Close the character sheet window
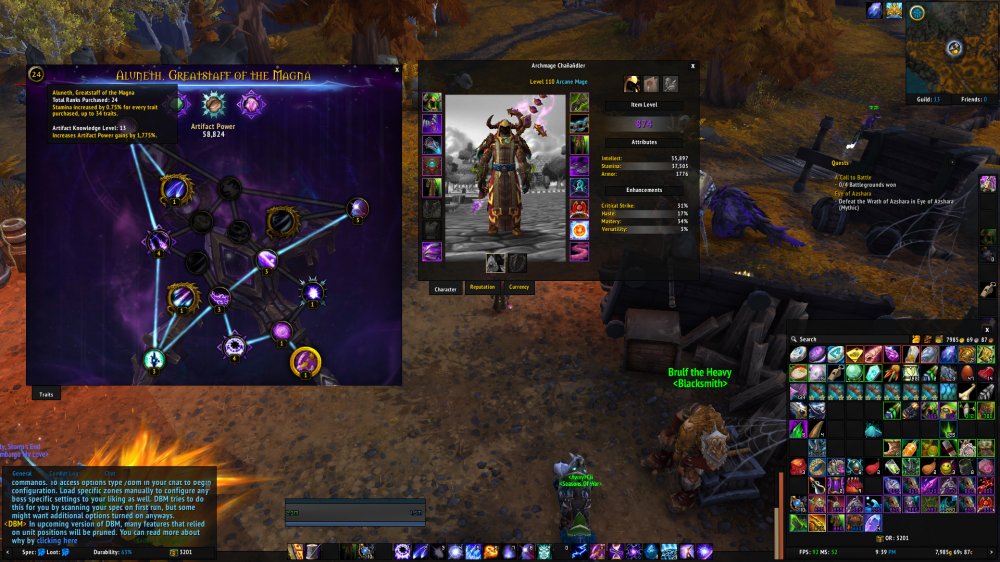The image size is (1000, 562). click(x=695, y=65)
